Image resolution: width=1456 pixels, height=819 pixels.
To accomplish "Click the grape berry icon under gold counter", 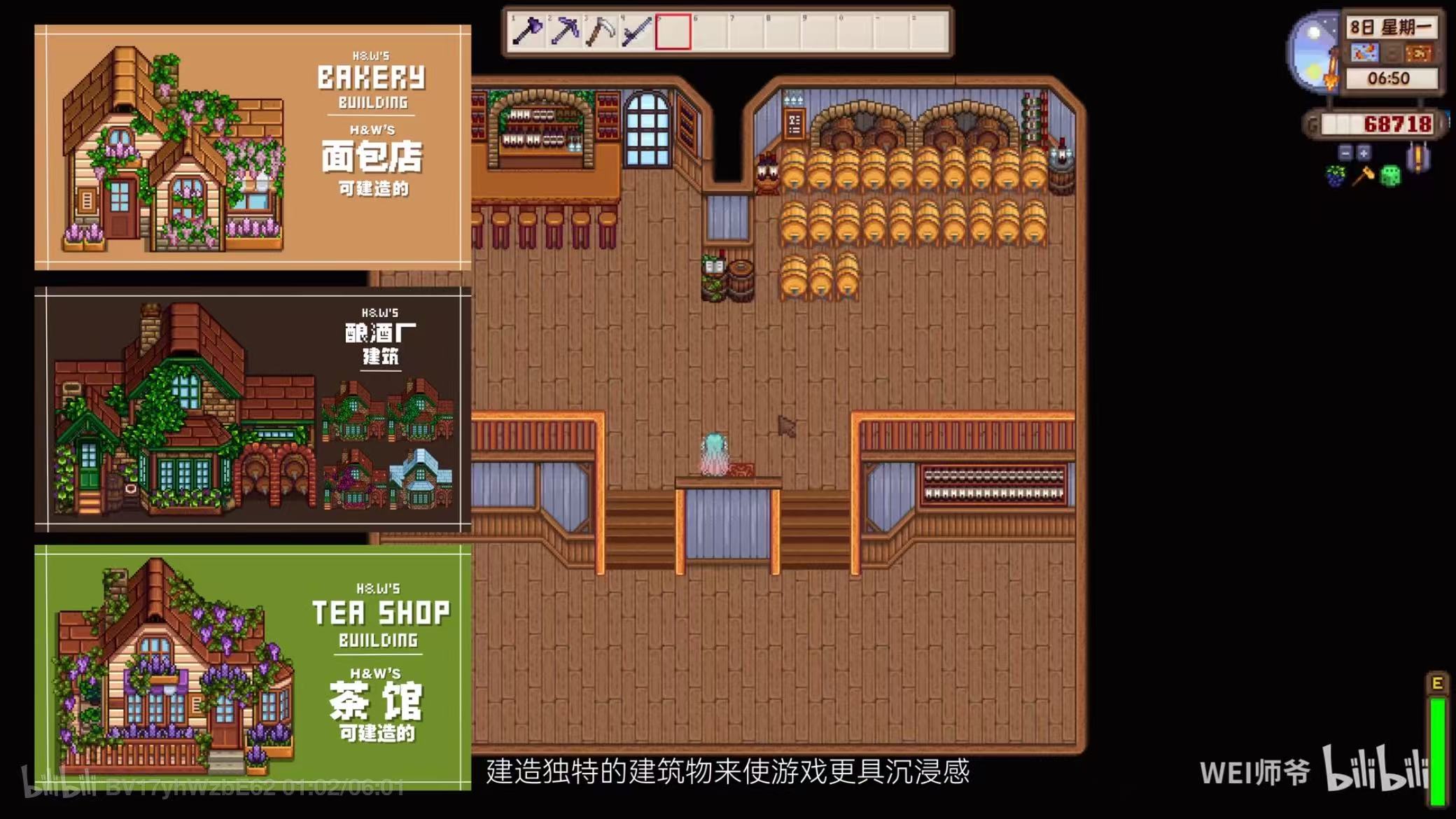I will (x=1334, y=175).
